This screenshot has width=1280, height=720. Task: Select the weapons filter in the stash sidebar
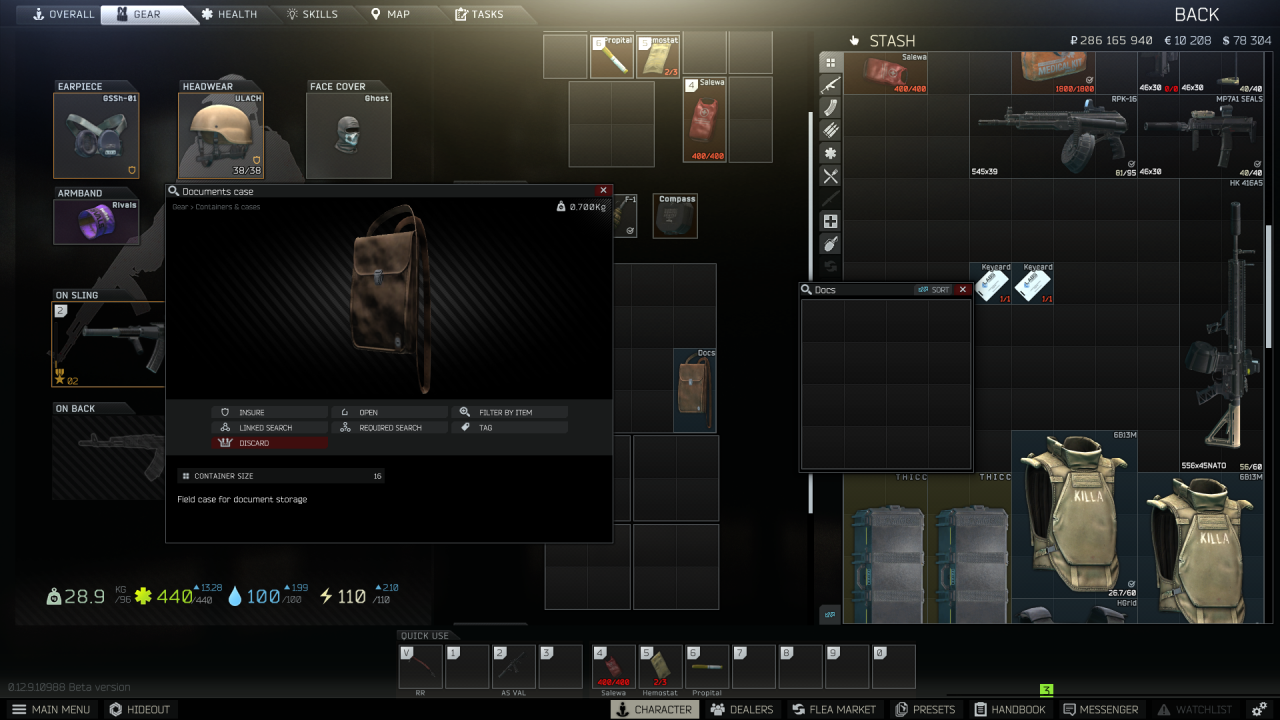[830, 85]
